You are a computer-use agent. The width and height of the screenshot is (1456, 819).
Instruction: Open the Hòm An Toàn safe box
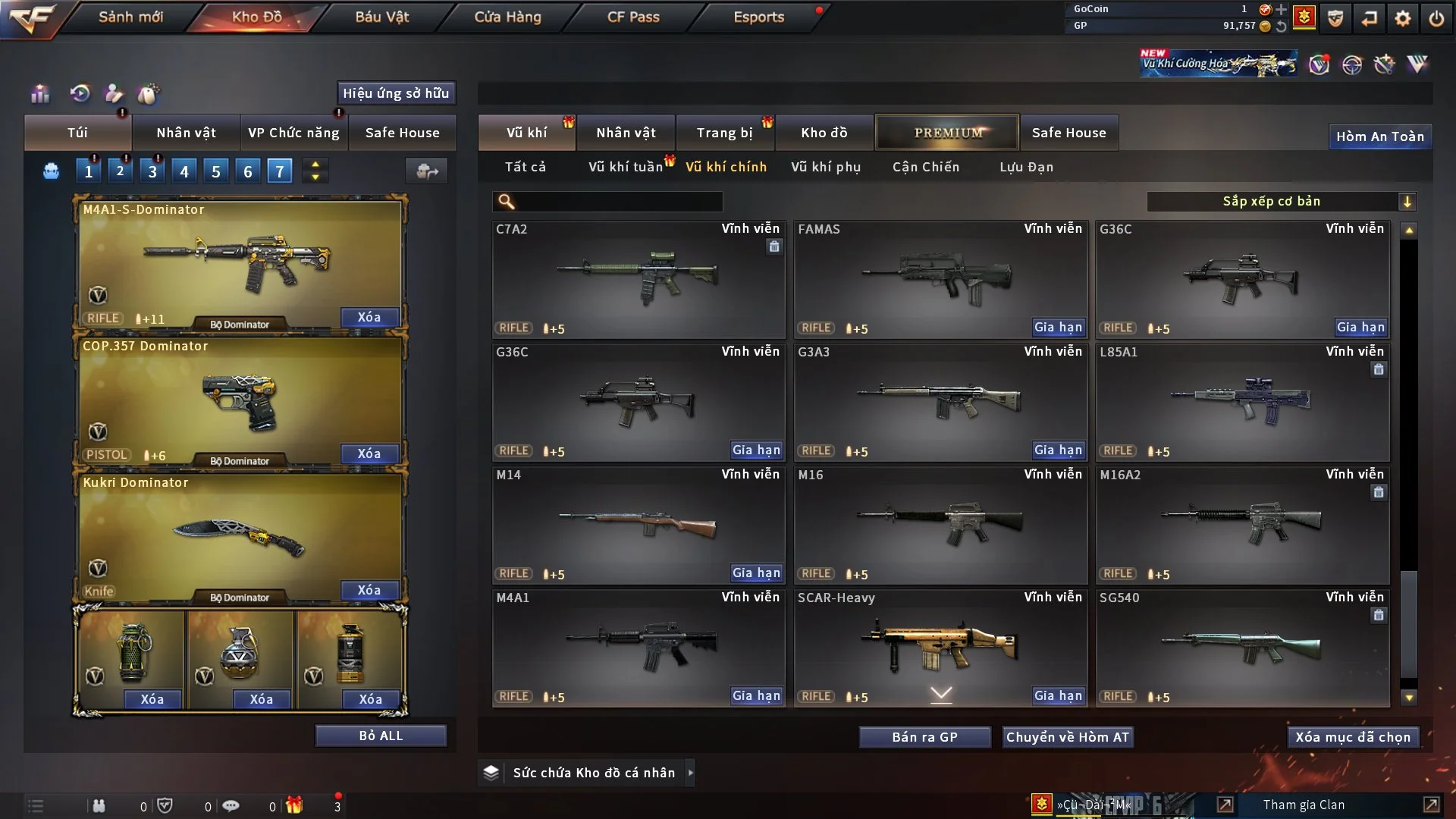point(1379,136)
